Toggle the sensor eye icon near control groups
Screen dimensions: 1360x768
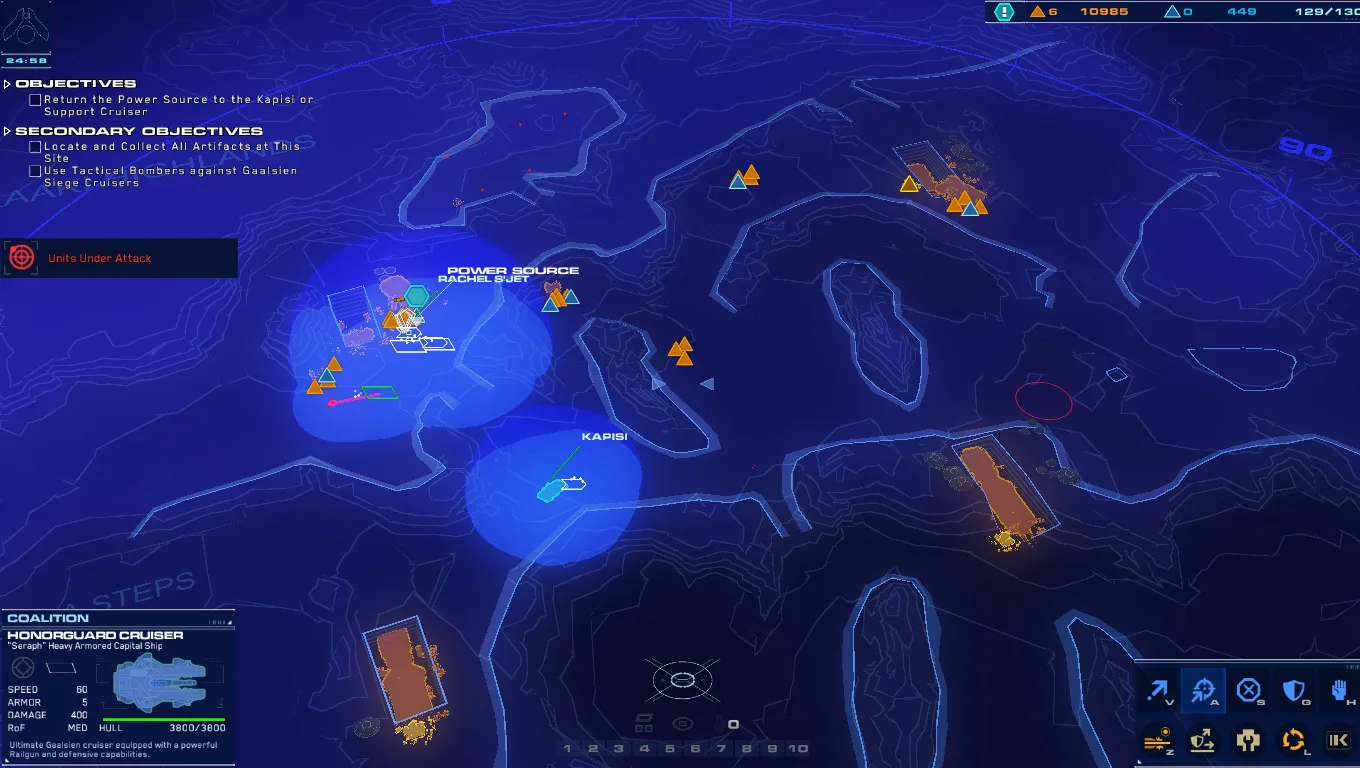coord(683,722)
